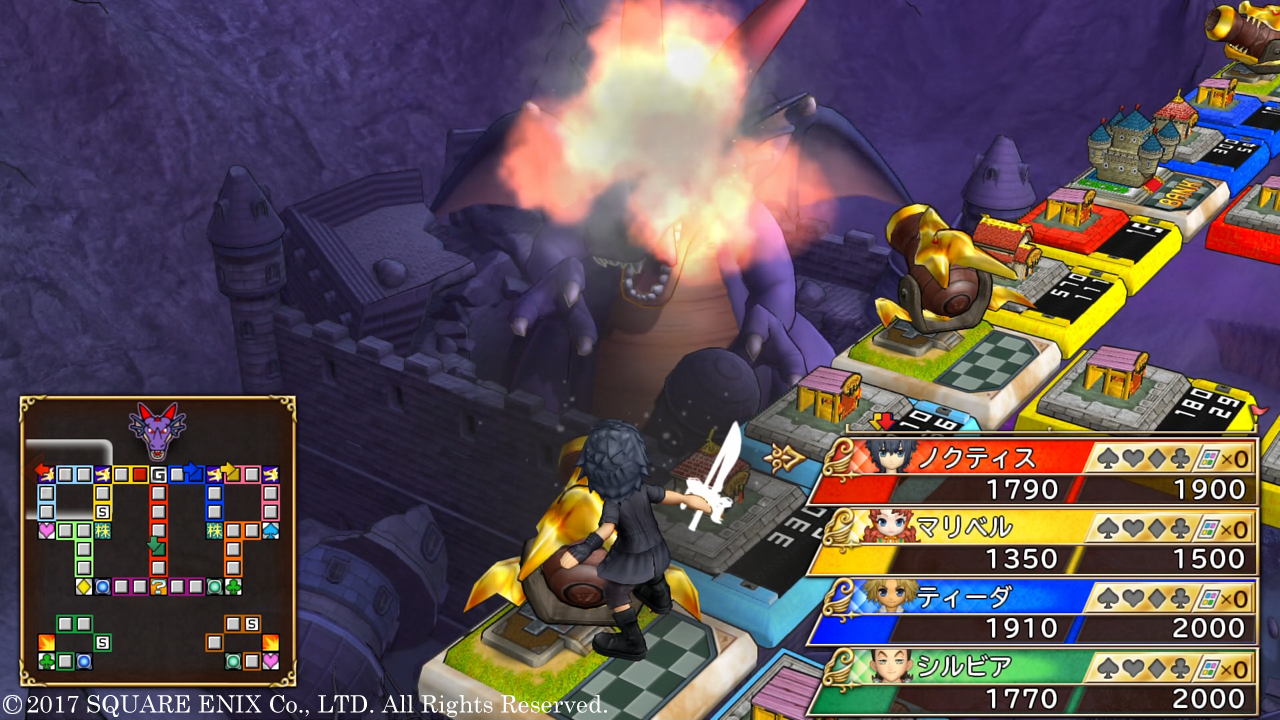Pick the シルビア player panel
Viewport: 1280px width, 720px height.
click(x=1033, y=682)
